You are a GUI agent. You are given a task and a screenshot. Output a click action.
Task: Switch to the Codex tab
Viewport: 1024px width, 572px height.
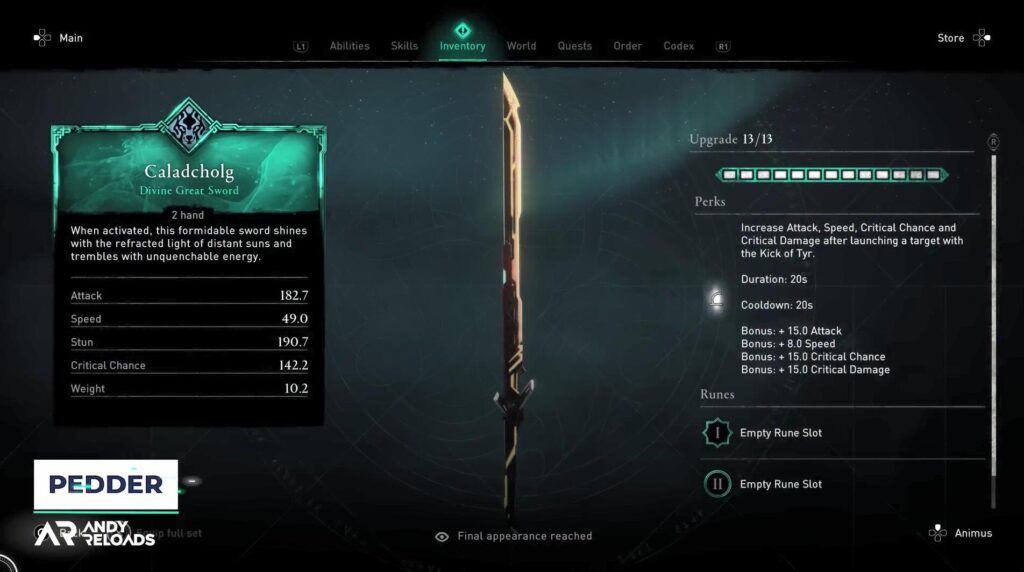tap(679, 46)
